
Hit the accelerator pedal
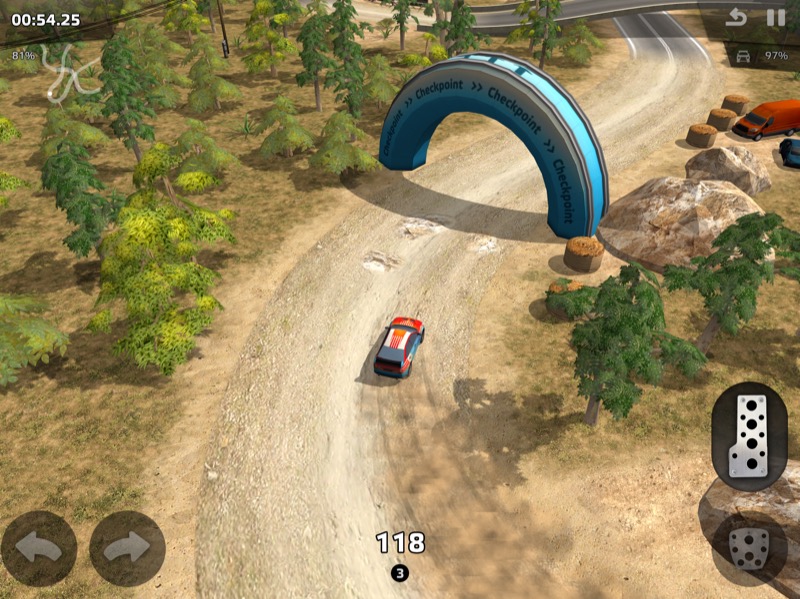pos(749,436)
